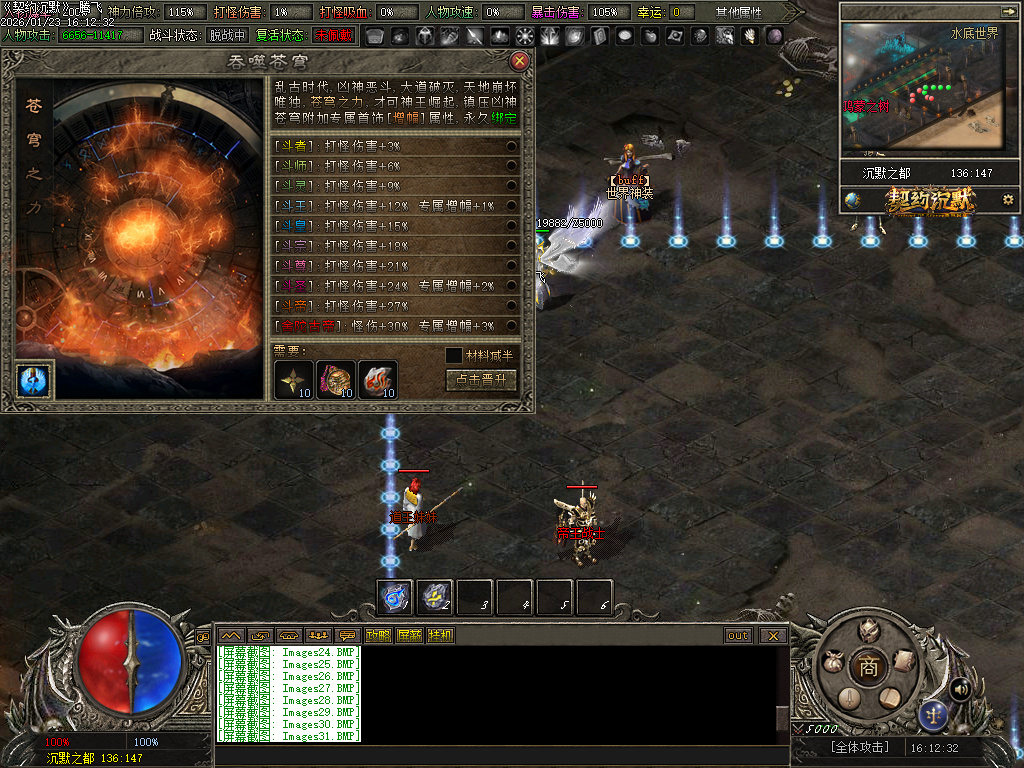
Task: Click the chat panel's out button
Action: 738,636
